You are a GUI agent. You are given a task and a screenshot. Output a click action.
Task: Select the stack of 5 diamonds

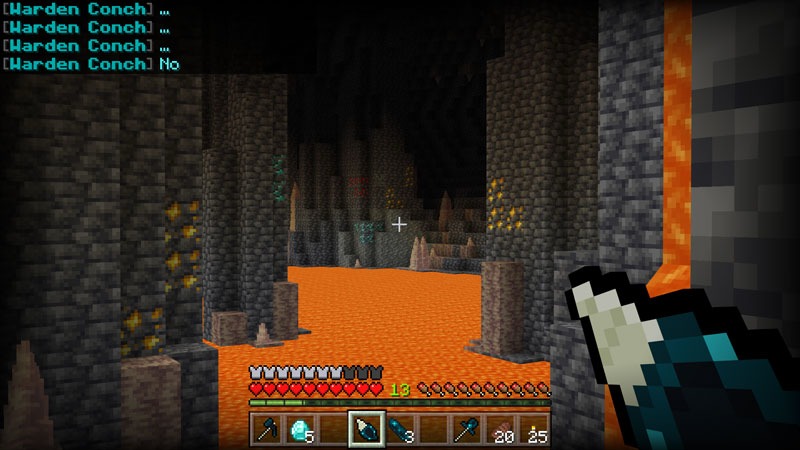coord(298,430)
